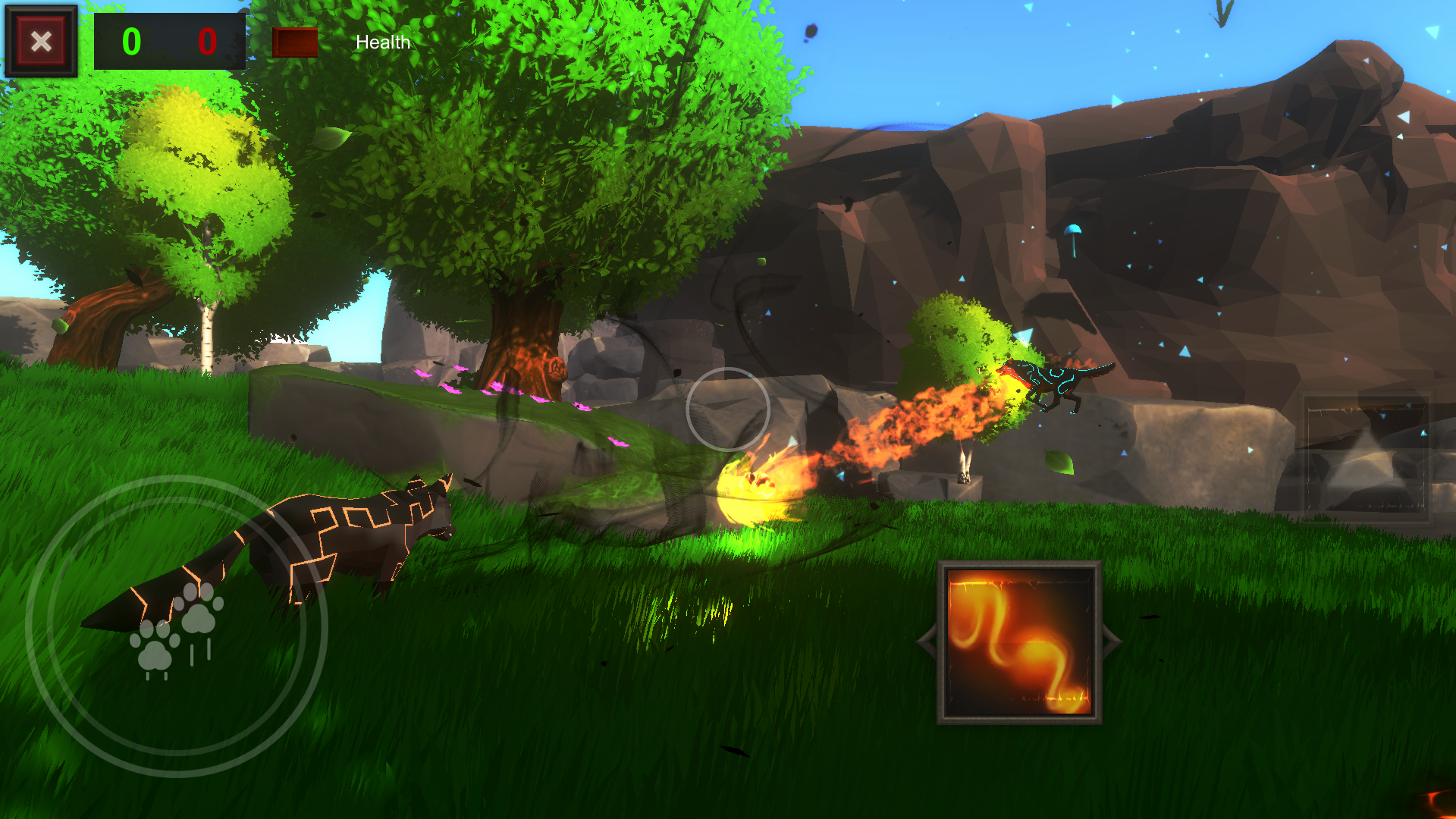Tap the faded triangle jump button
1456x819 pixels.
pyautogui.click(x=1365, y=459)
